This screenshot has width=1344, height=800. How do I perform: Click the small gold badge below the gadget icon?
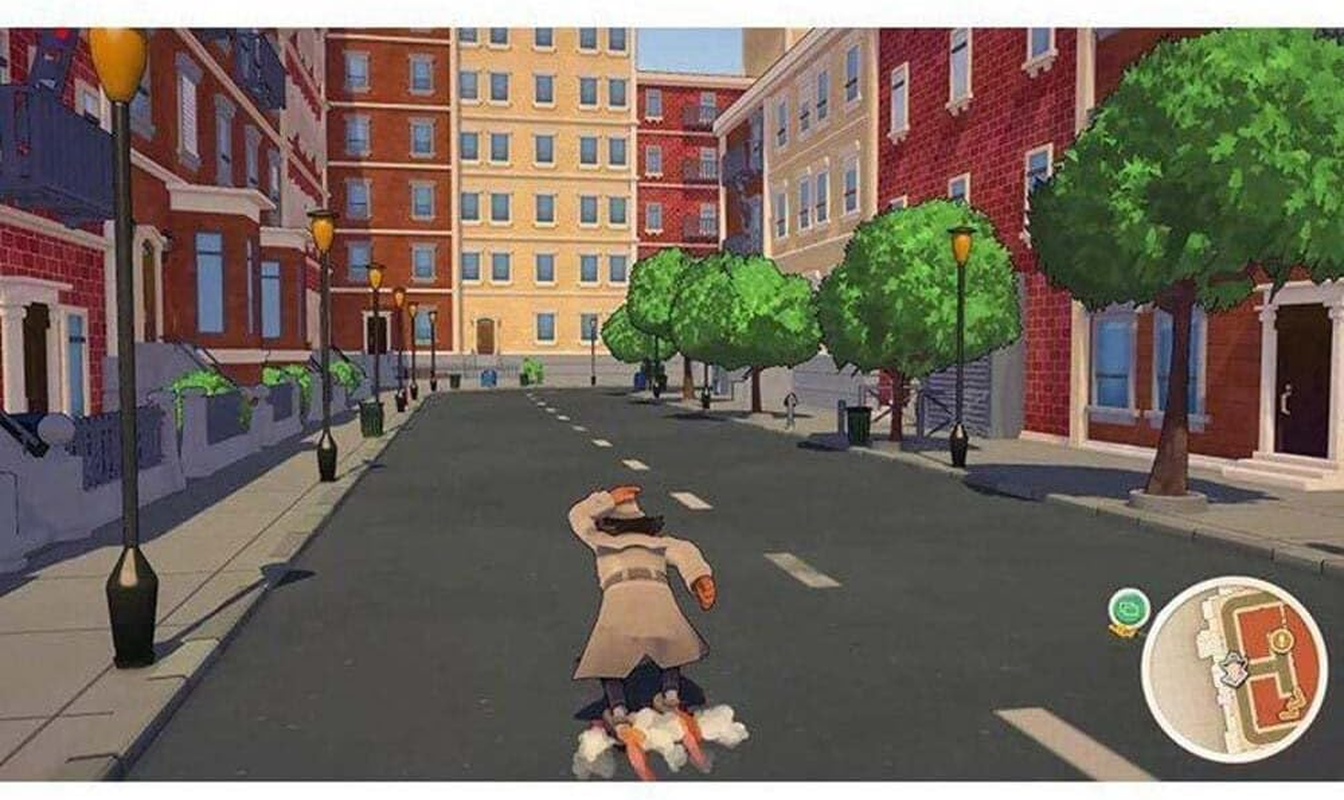[1124, 630]
